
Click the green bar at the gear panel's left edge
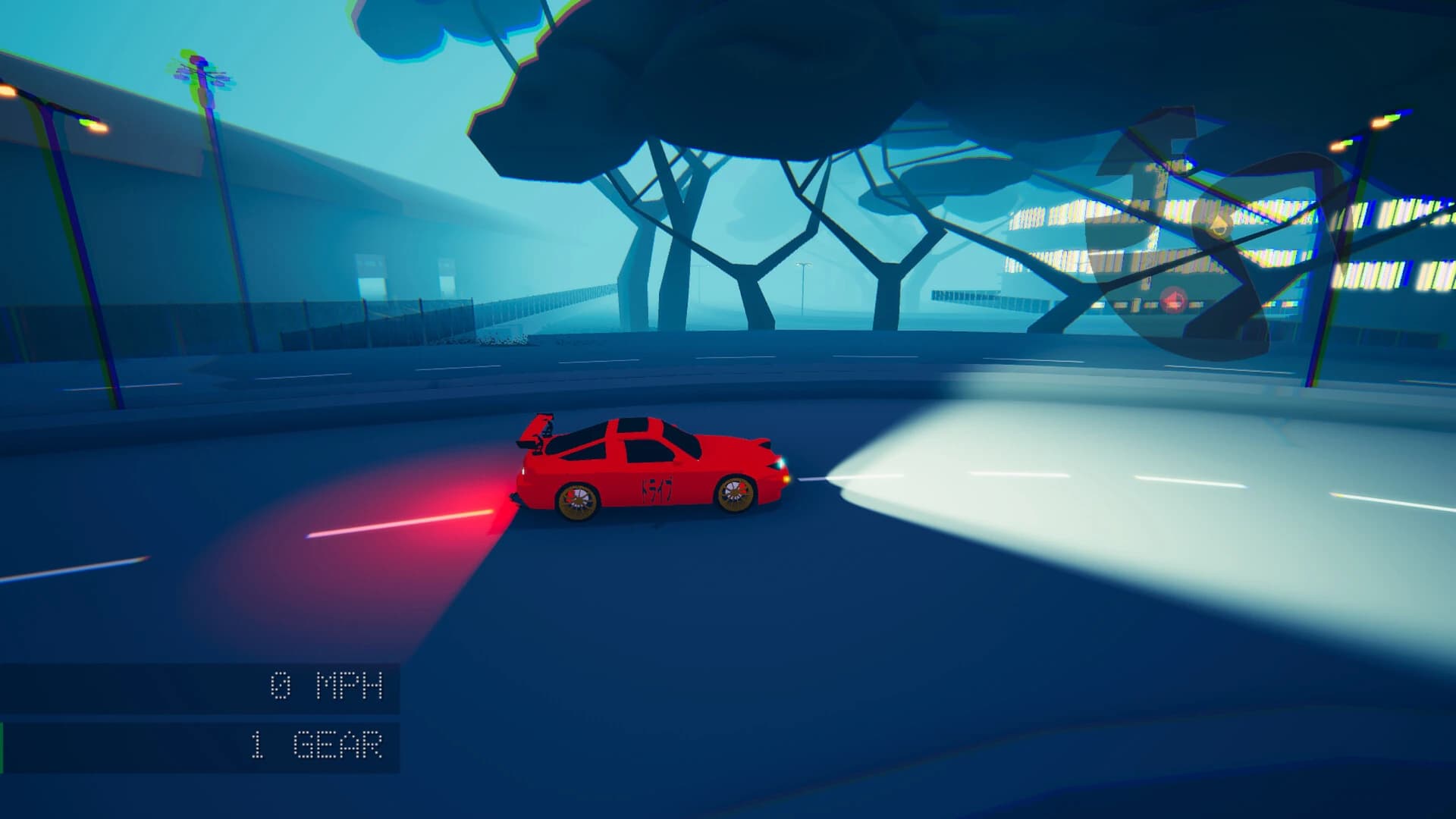2,747
